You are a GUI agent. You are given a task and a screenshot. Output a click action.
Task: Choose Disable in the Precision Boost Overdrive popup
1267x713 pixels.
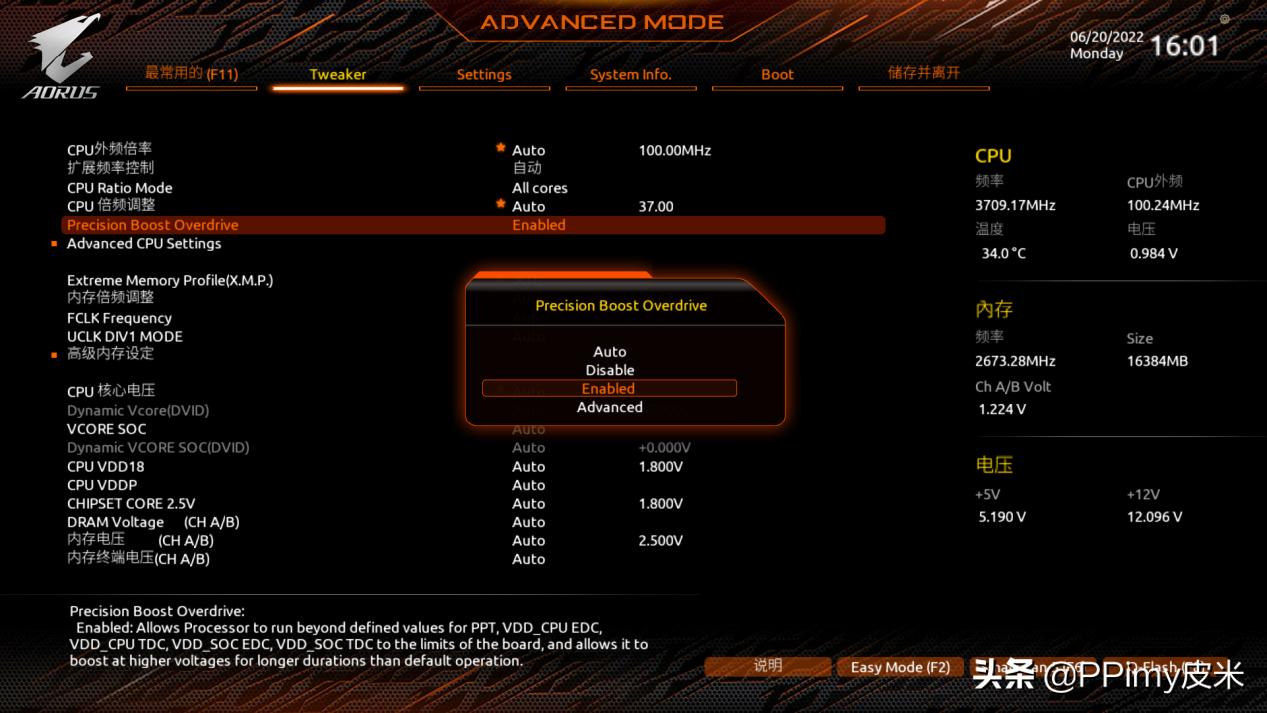coord(609,370)
